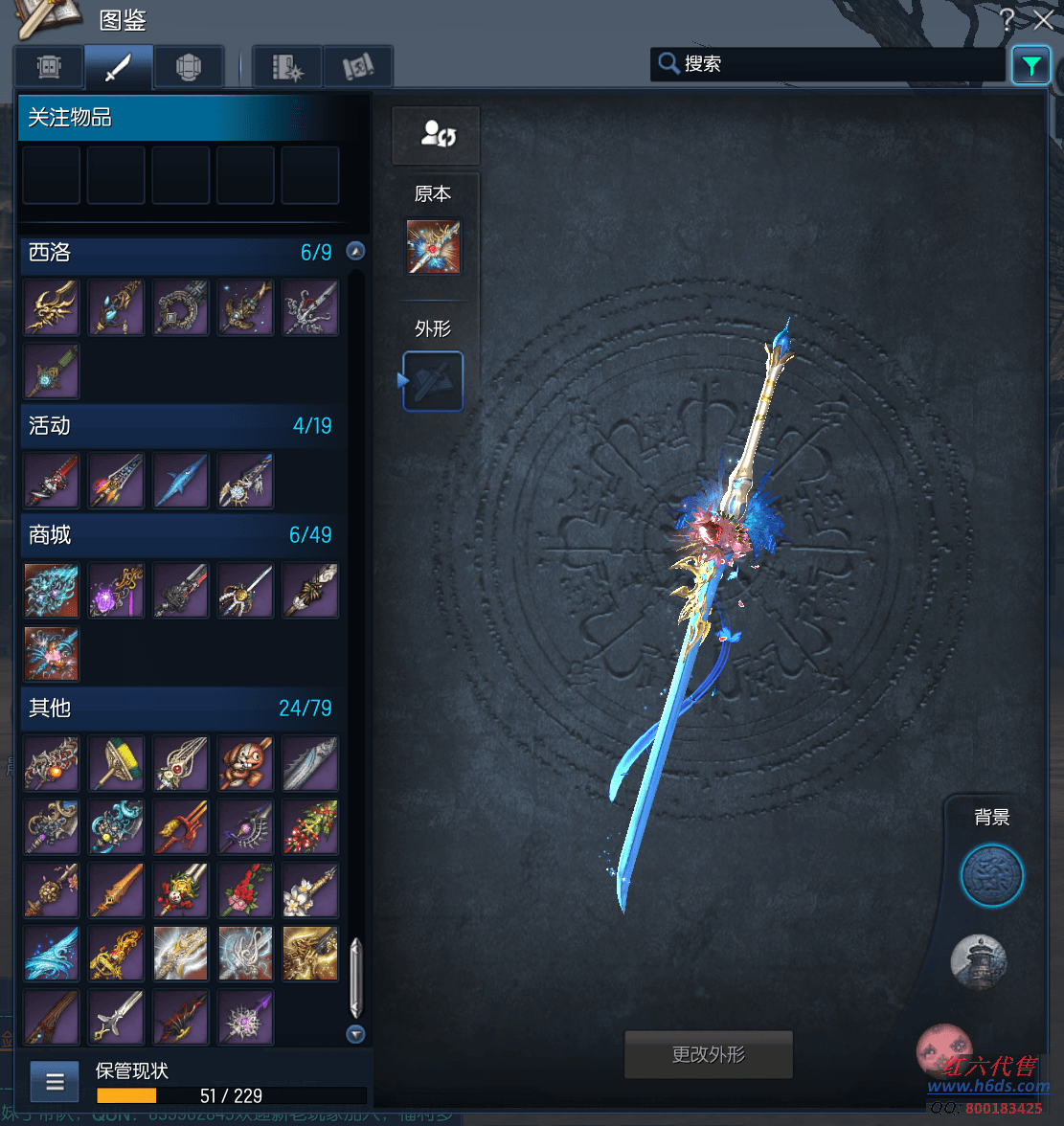The width and height of the screenshot is (1064, 1126).
Task: Pick the yellow broom weapon
Action: [x=116, y=763]
